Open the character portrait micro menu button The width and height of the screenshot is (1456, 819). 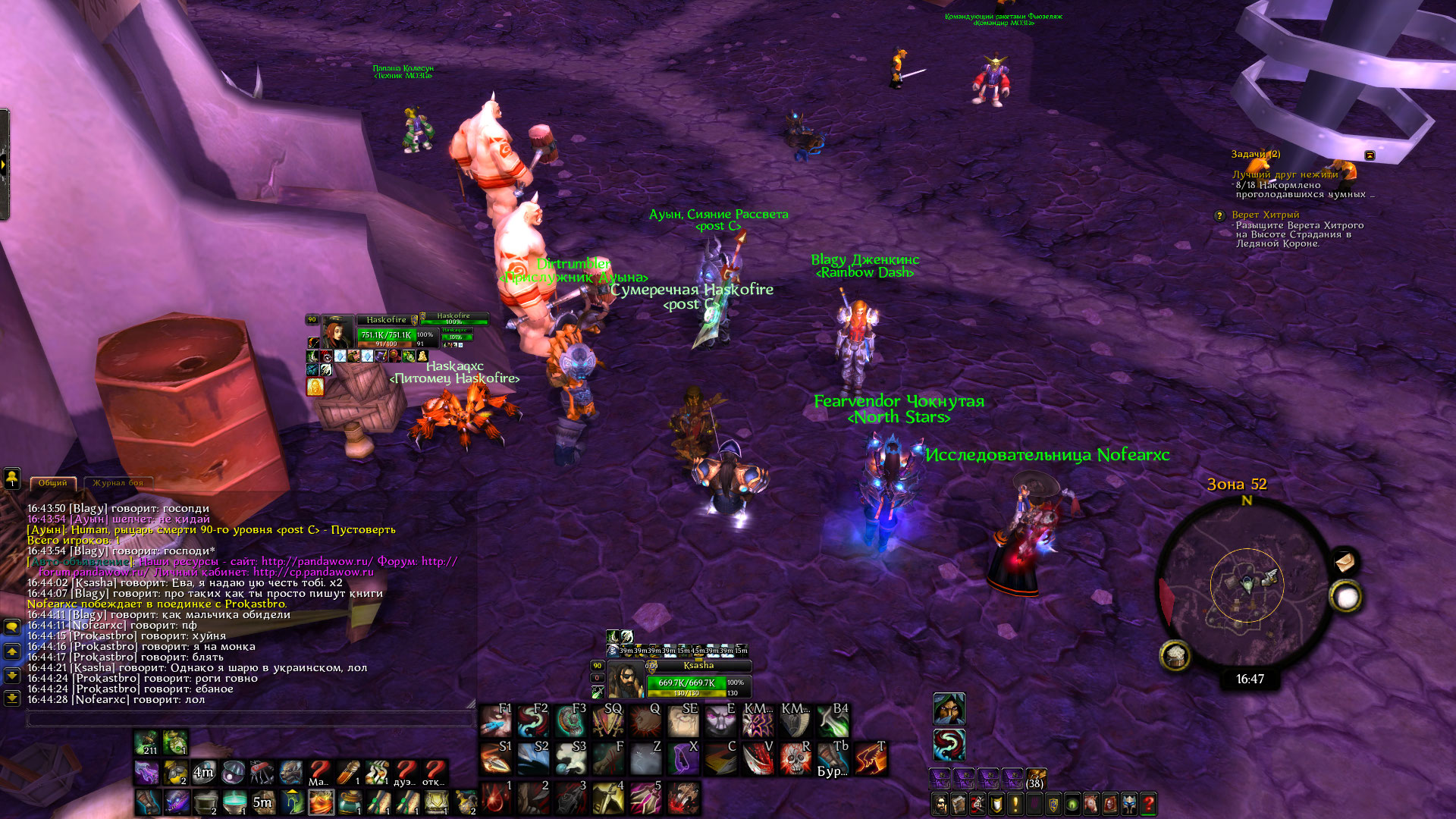pyautogui.click(x=940, y=804)
